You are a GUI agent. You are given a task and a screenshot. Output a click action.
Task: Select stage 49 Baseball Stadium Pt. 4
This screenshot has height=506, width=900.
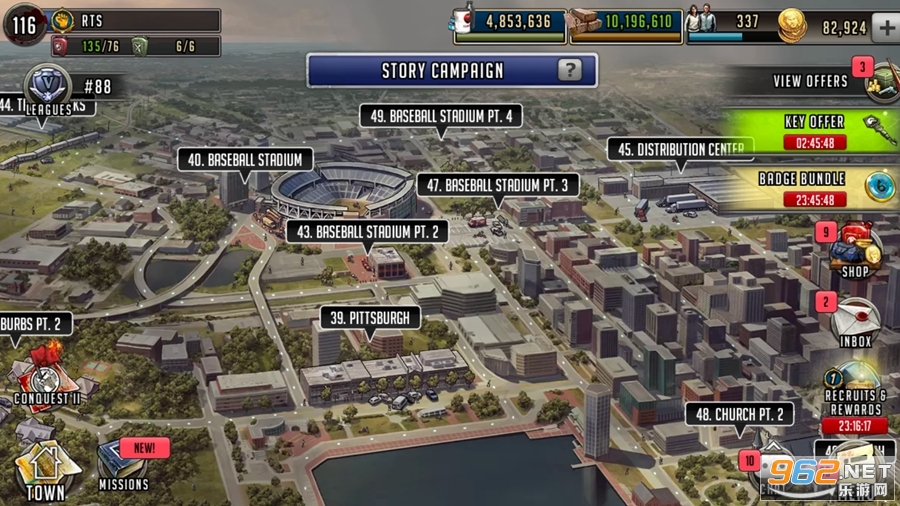(x=441, y=116)
